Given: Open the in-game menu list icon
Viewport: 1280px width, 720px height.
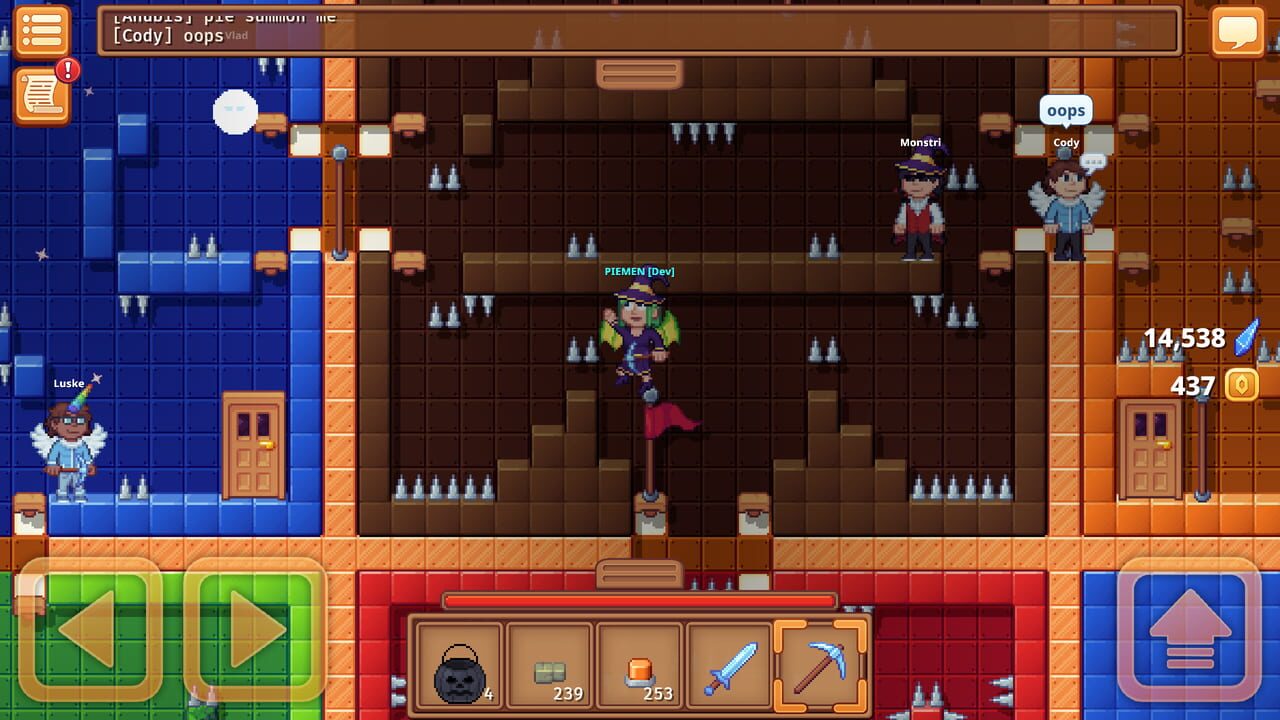Looking at the screenshot, I should [42, 33].
